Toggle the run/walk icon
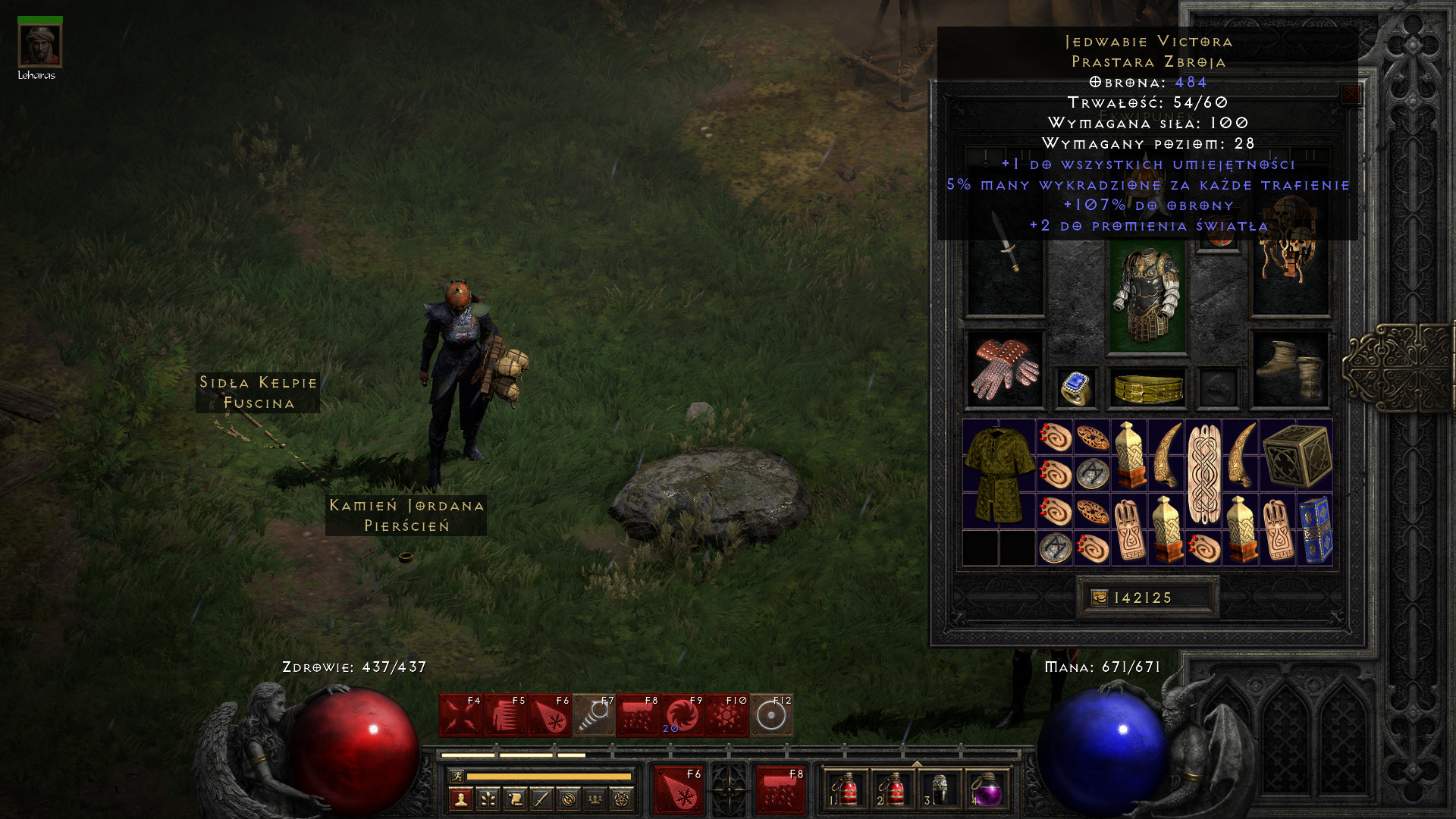 [x=457, y=776]
